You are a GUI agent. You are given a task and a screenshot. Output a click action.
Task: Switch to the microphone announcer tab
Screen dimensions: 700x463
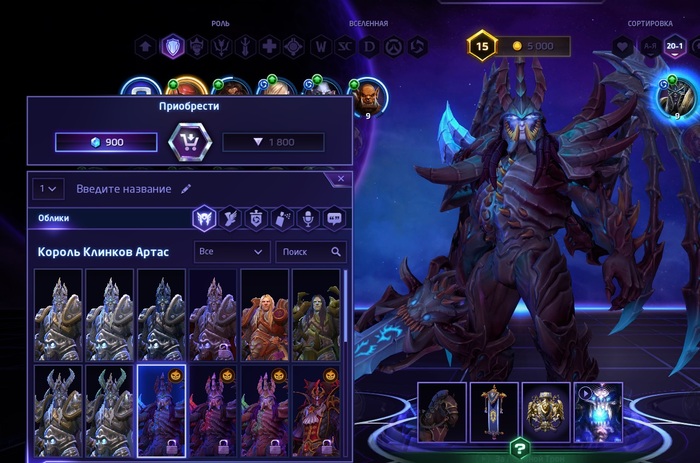click(x=308, y=218)
